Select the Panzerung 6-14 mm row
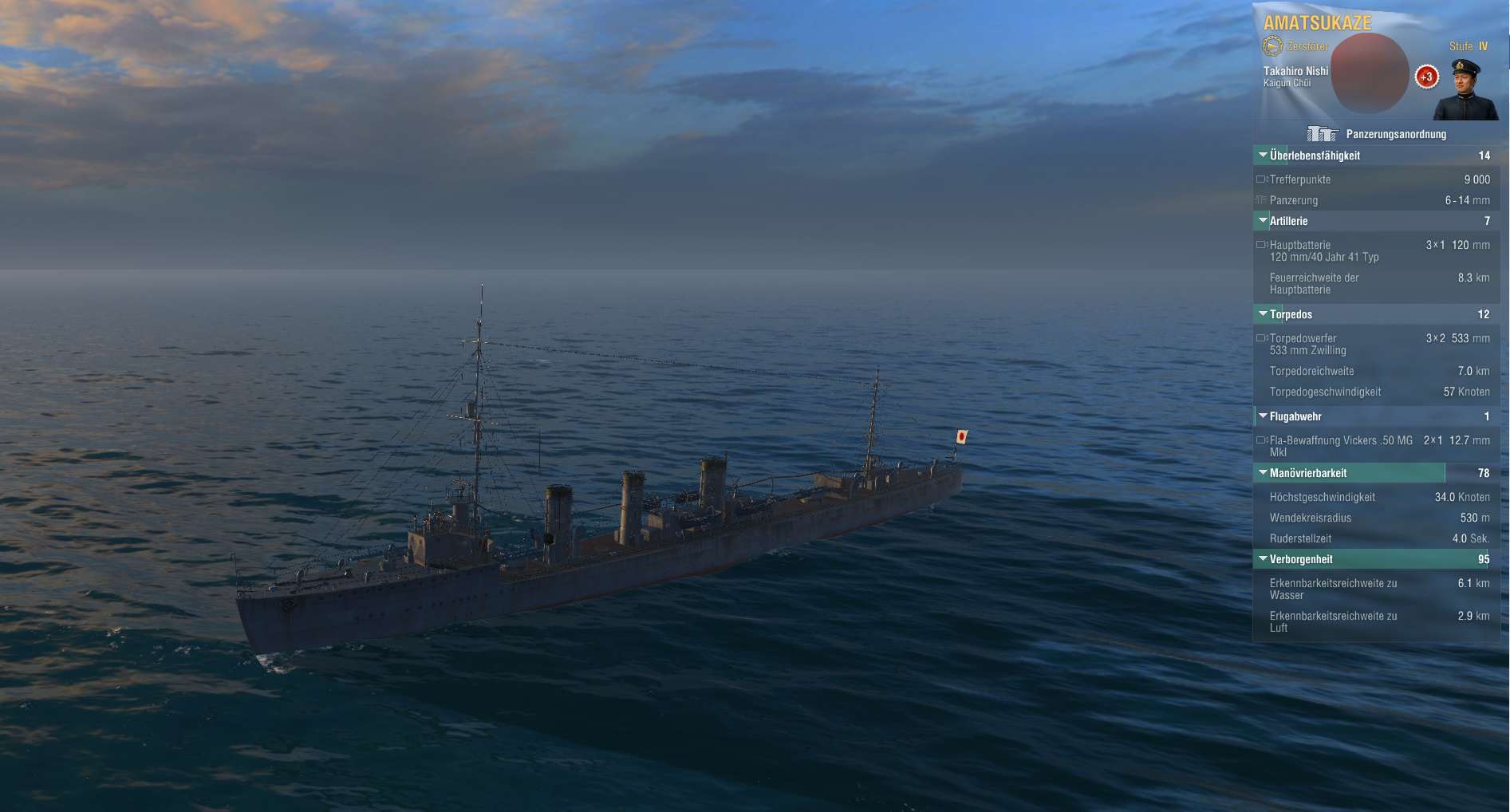 [x=1375, y=200]
